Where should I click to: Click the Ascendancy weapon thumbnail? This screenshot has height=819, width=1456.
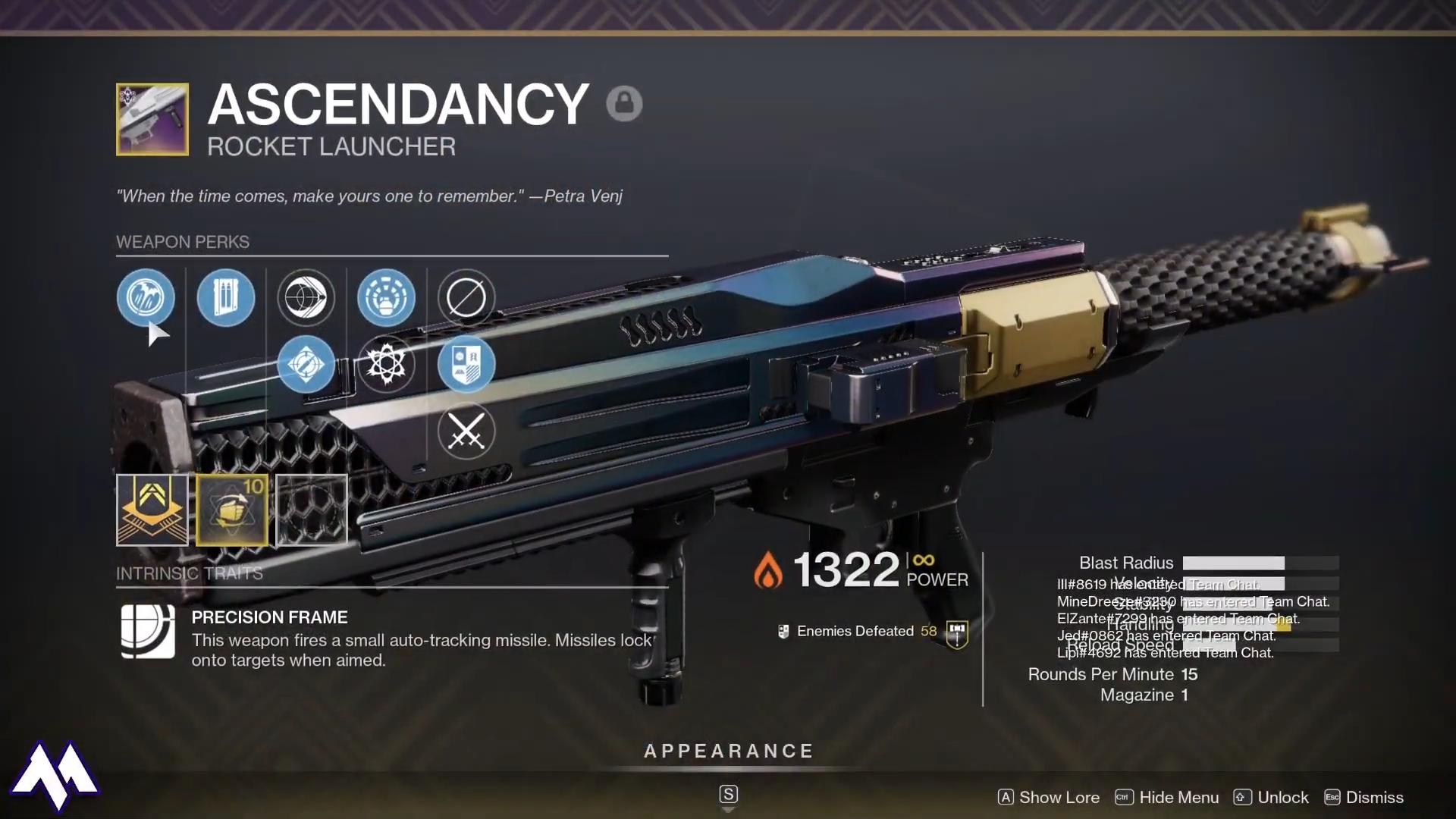tap(152, 120)
